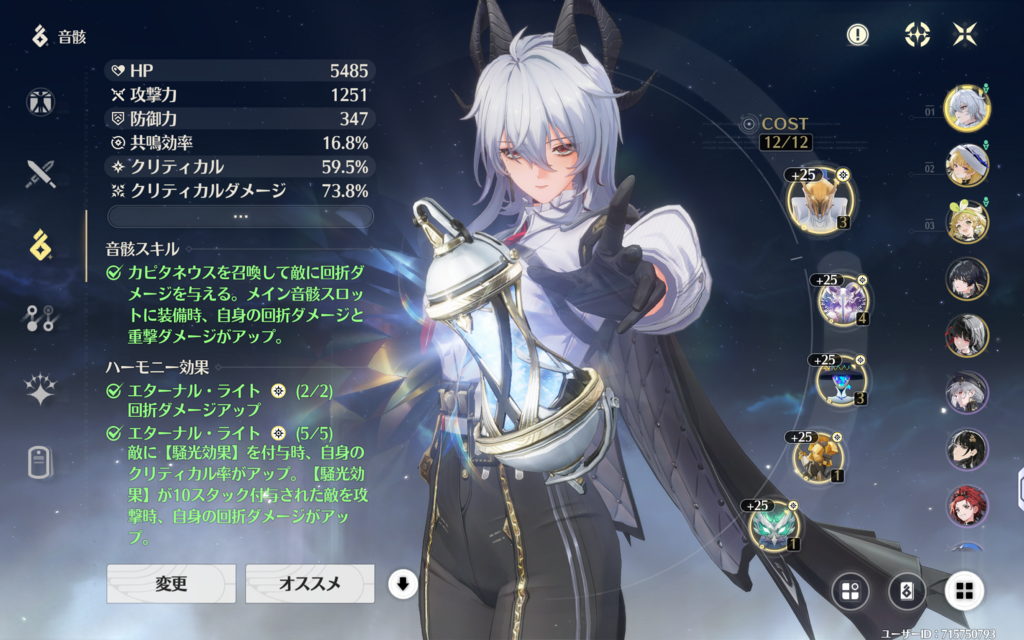Open the Vitruvian figure character overview tab
Image resolution: width=1024 pixels, height=640 pixels.
click(x=41, y=102)
